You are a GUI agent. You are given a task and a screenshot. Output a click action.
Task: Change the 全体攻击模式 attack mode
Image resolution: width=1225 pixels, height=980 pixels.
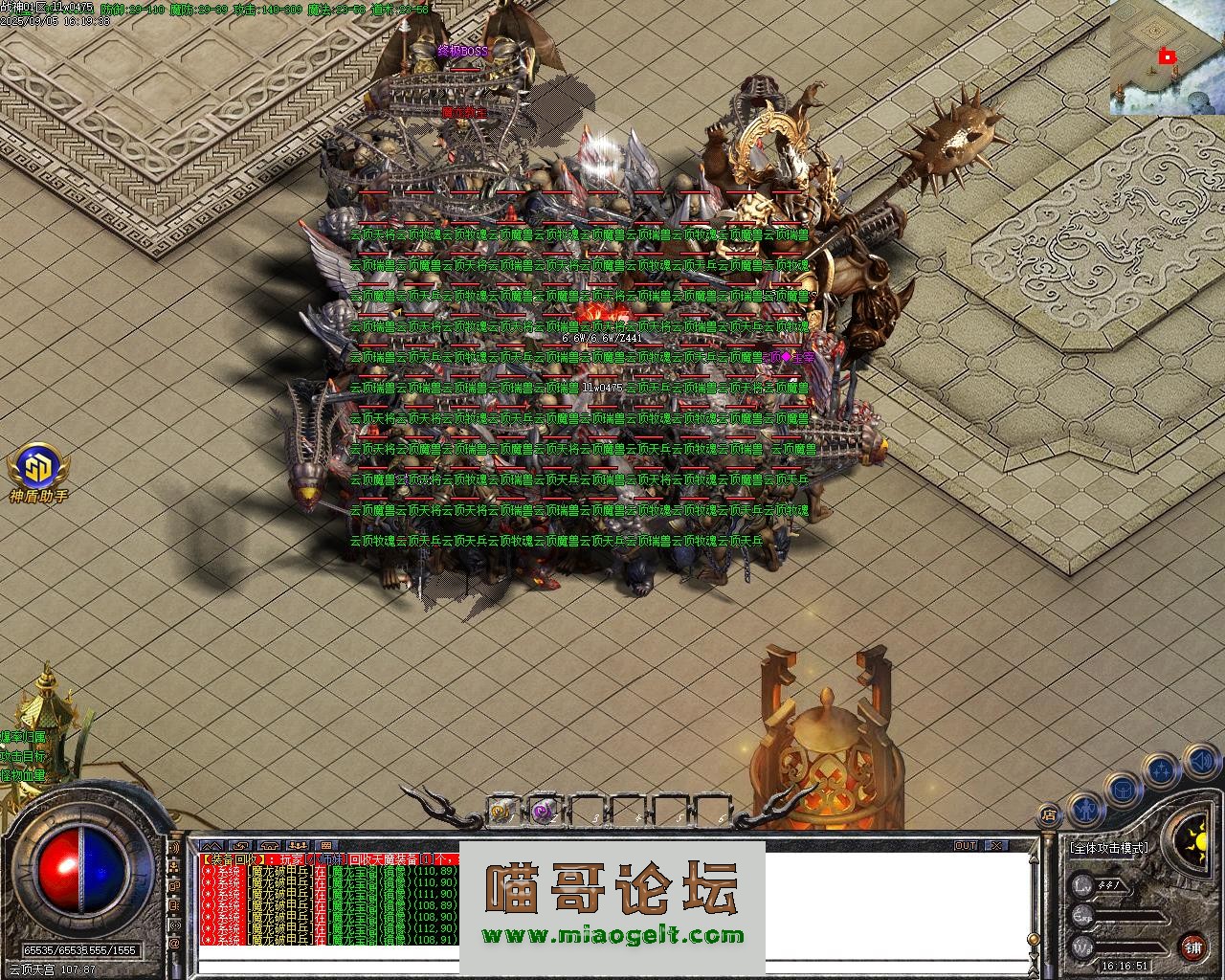pos(1109,848)
